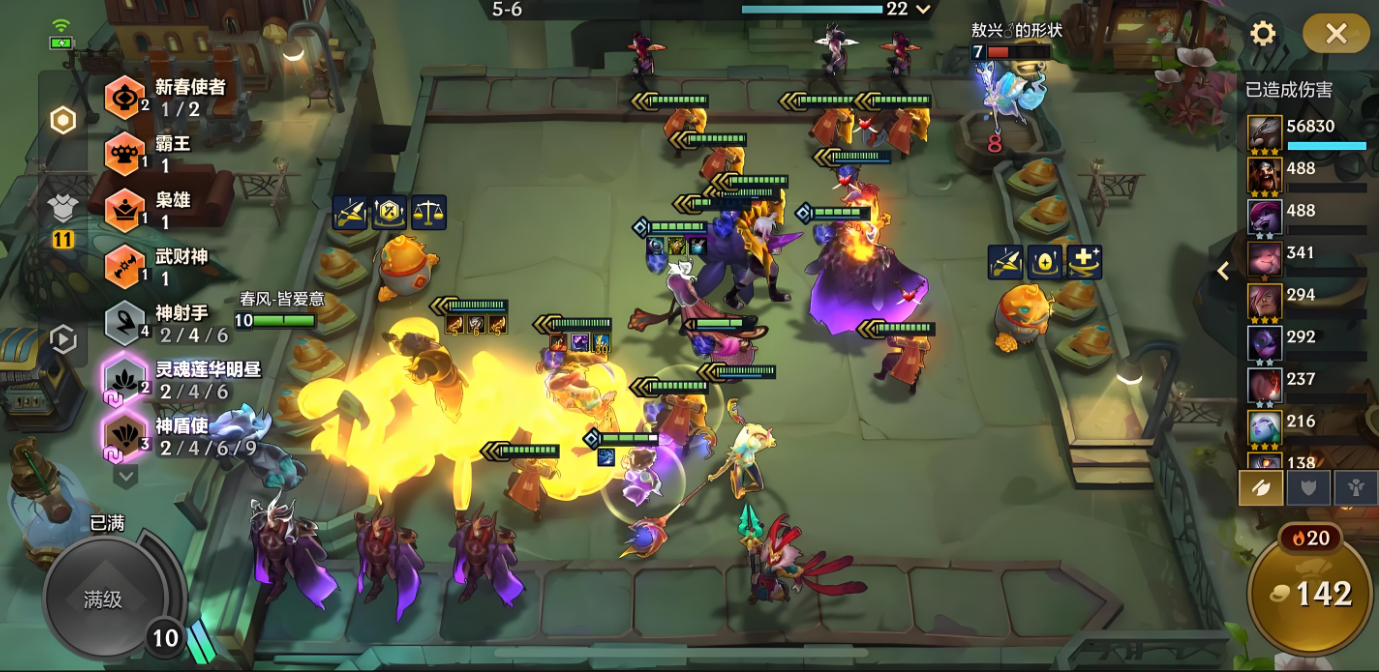Close the match view with the X button
1379x672 pixels.
pyautogui.click(x=1336, y=34)
